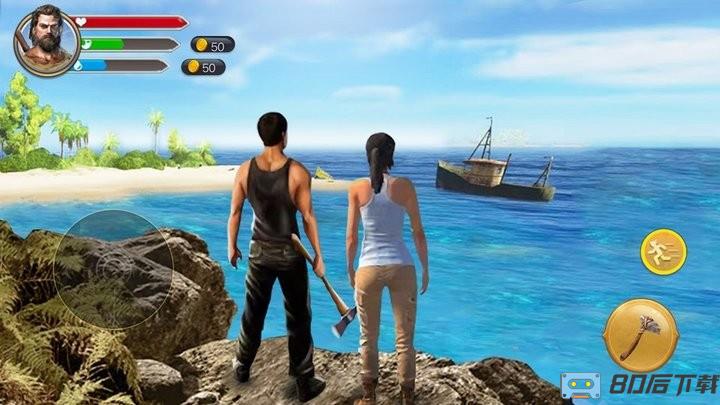720x405 pixels.
Task: Activate the sprint running button
Action: (x=663, y=252)
